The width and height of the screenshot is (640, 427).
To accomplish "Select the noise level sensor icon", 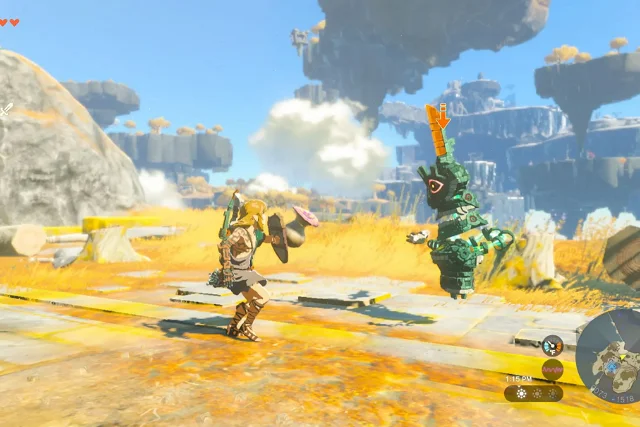I will coord(551,369).
